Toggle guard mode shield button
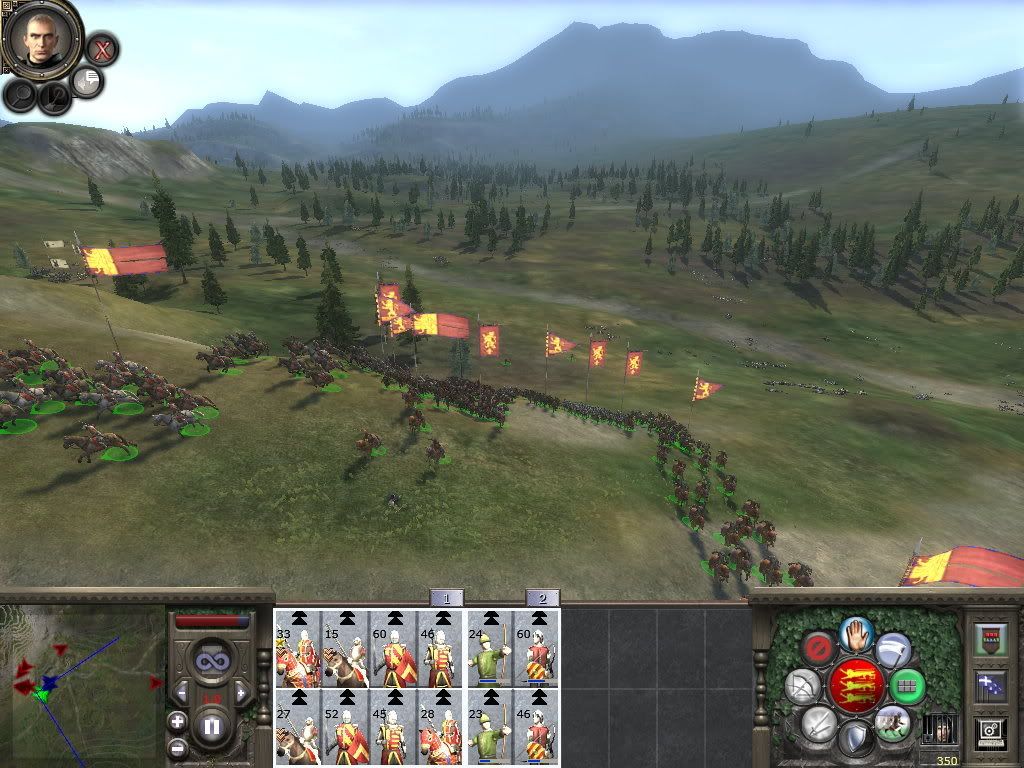This screenshot has height=768, width=1024. [853, 738]
